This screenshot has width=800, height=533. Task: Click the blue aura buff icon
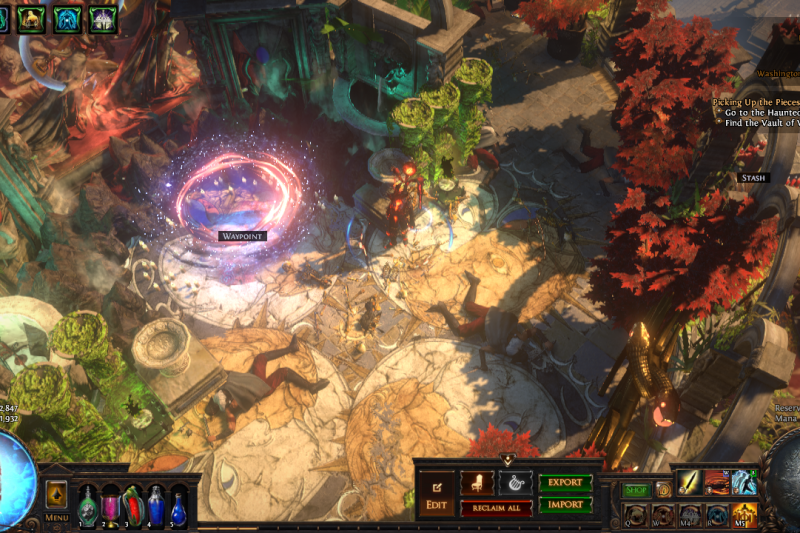[x=67, y=17]
